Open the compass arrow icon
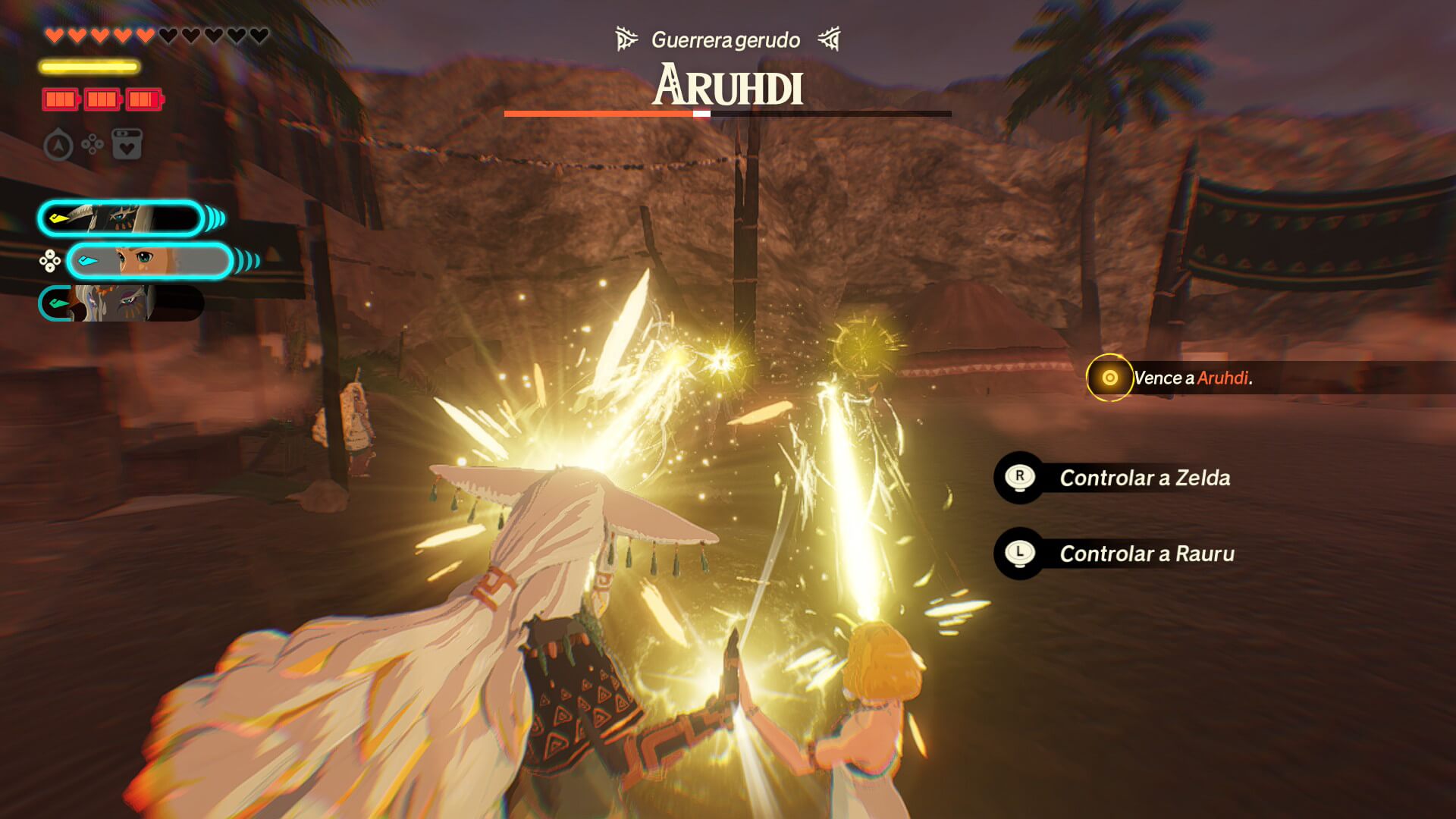This screenshot has height=819, width=1456. [58, 145]
